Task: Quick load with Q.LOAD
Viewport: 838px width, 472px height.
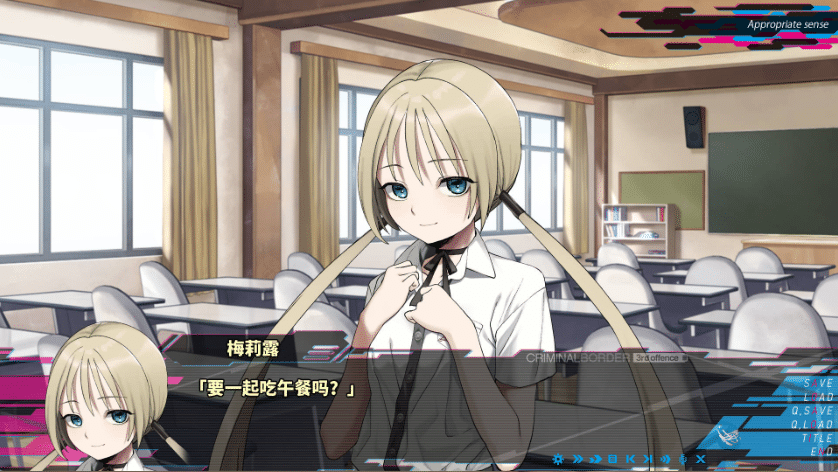Action: (x=811, y=425)
